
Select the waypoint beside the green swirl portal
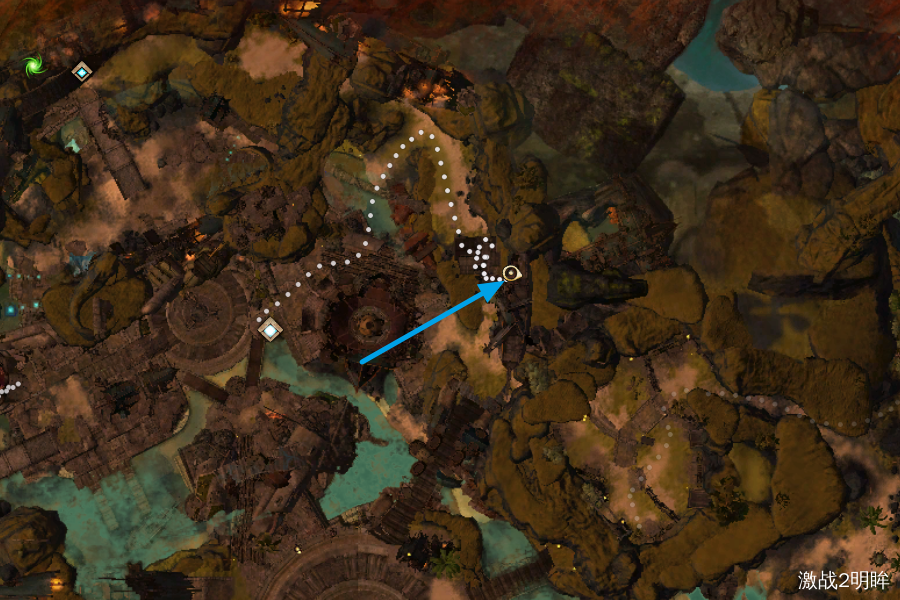[81, 71]
